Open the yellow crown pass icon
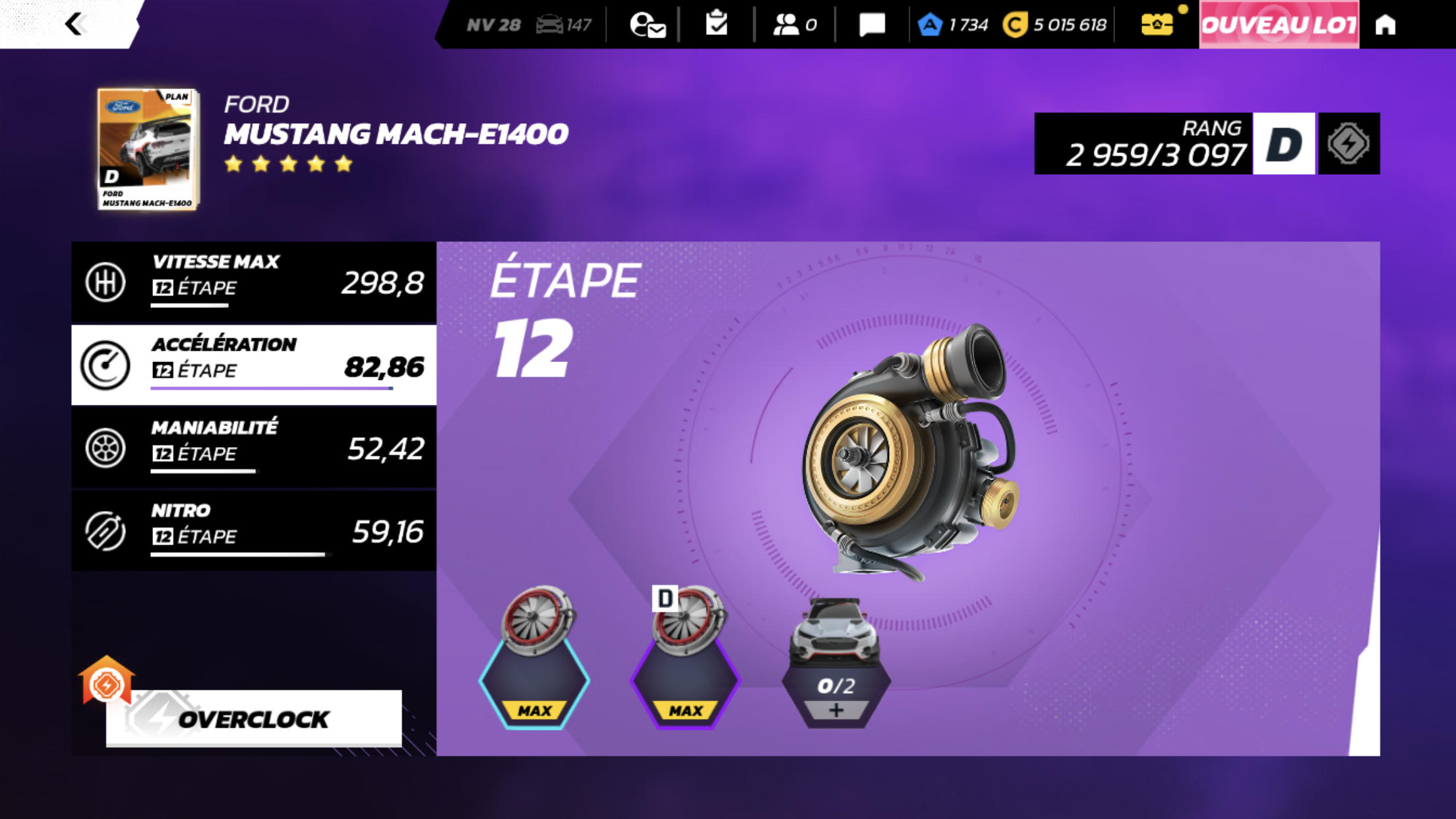Viewport: 1456px width, 819px height. [1157, 25]
